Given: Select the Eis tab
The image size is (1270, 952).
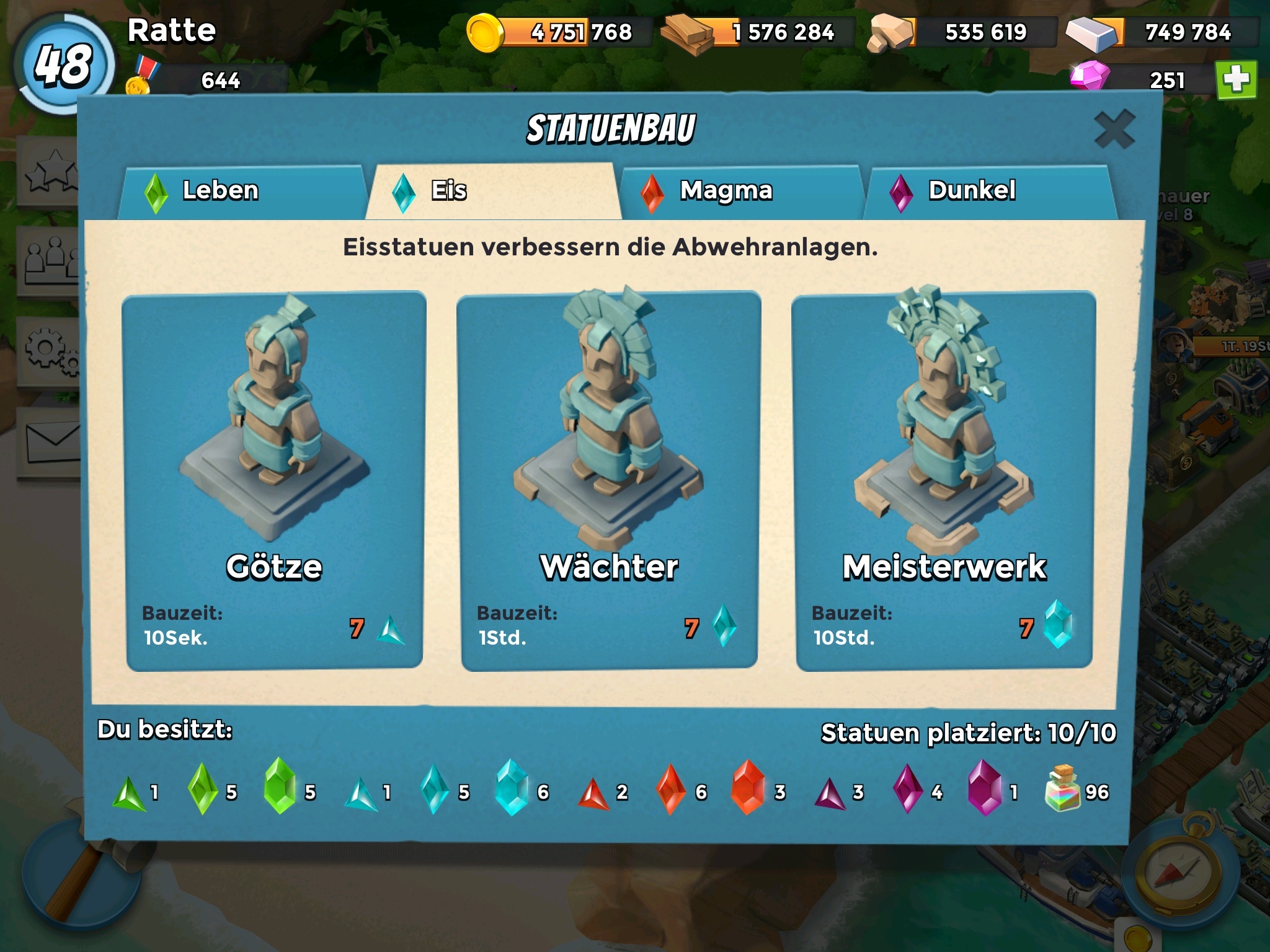Looking at the screenshot, I should 492,191.
